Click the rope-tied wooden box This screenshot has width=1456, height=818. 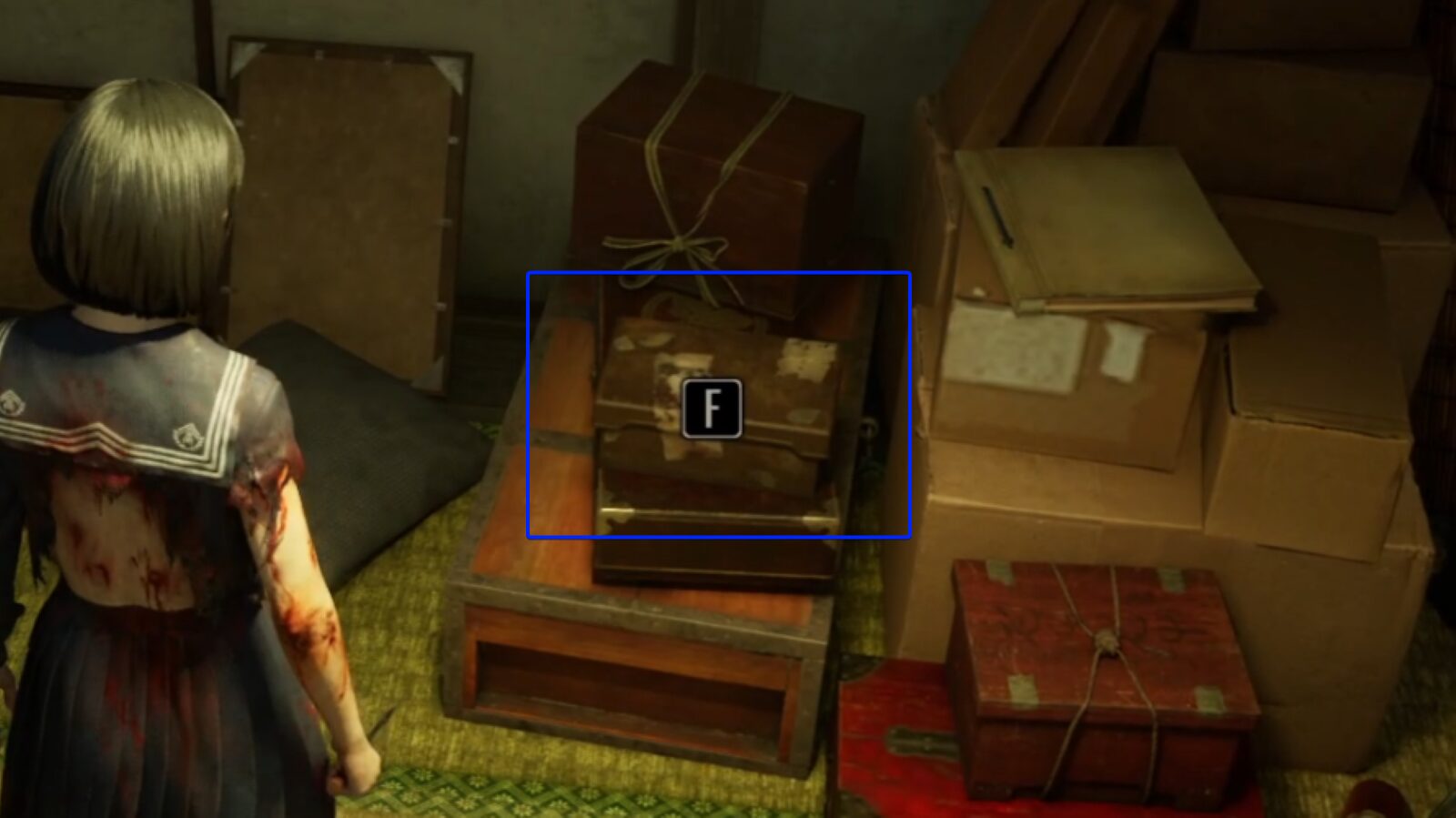(x=719, y=173)
